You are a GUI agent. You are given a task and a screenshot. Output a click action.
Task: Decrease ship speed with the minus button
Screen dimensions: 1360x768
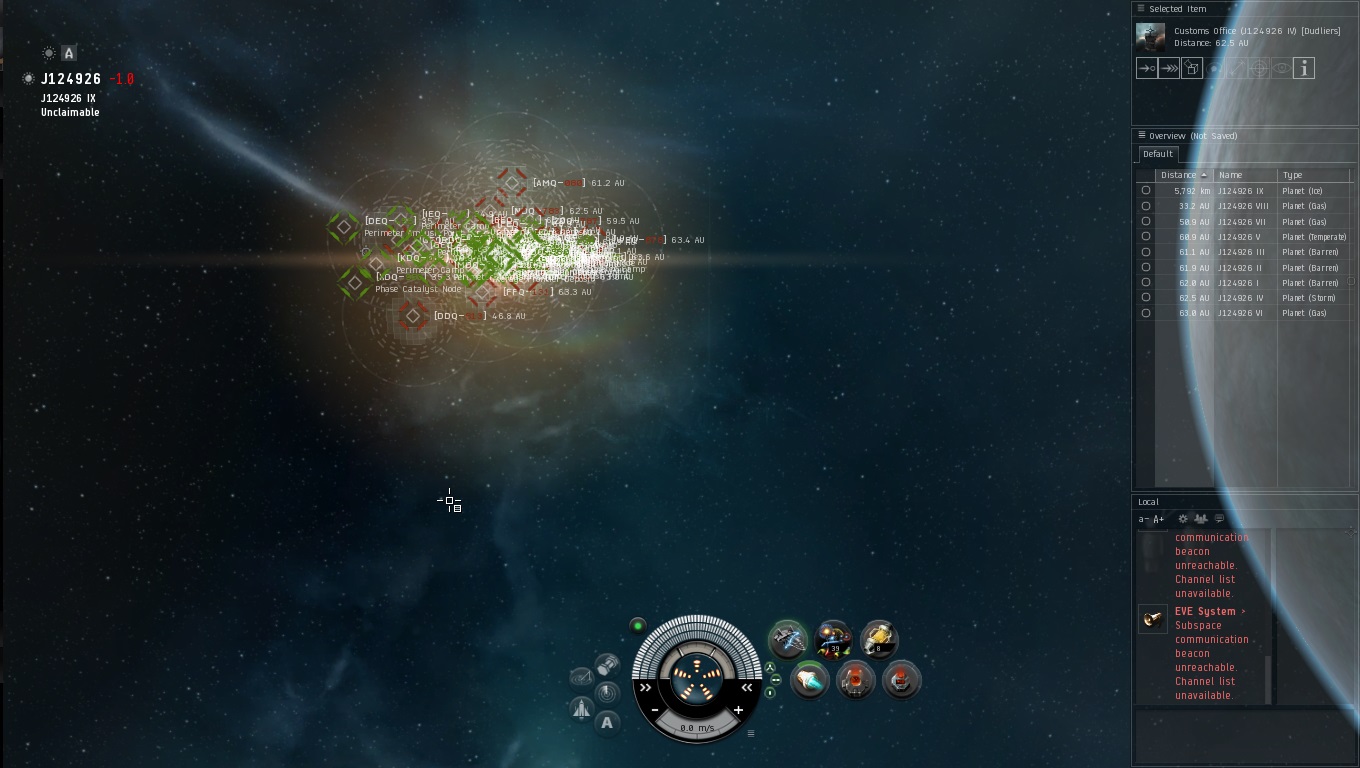click(655, 710)
